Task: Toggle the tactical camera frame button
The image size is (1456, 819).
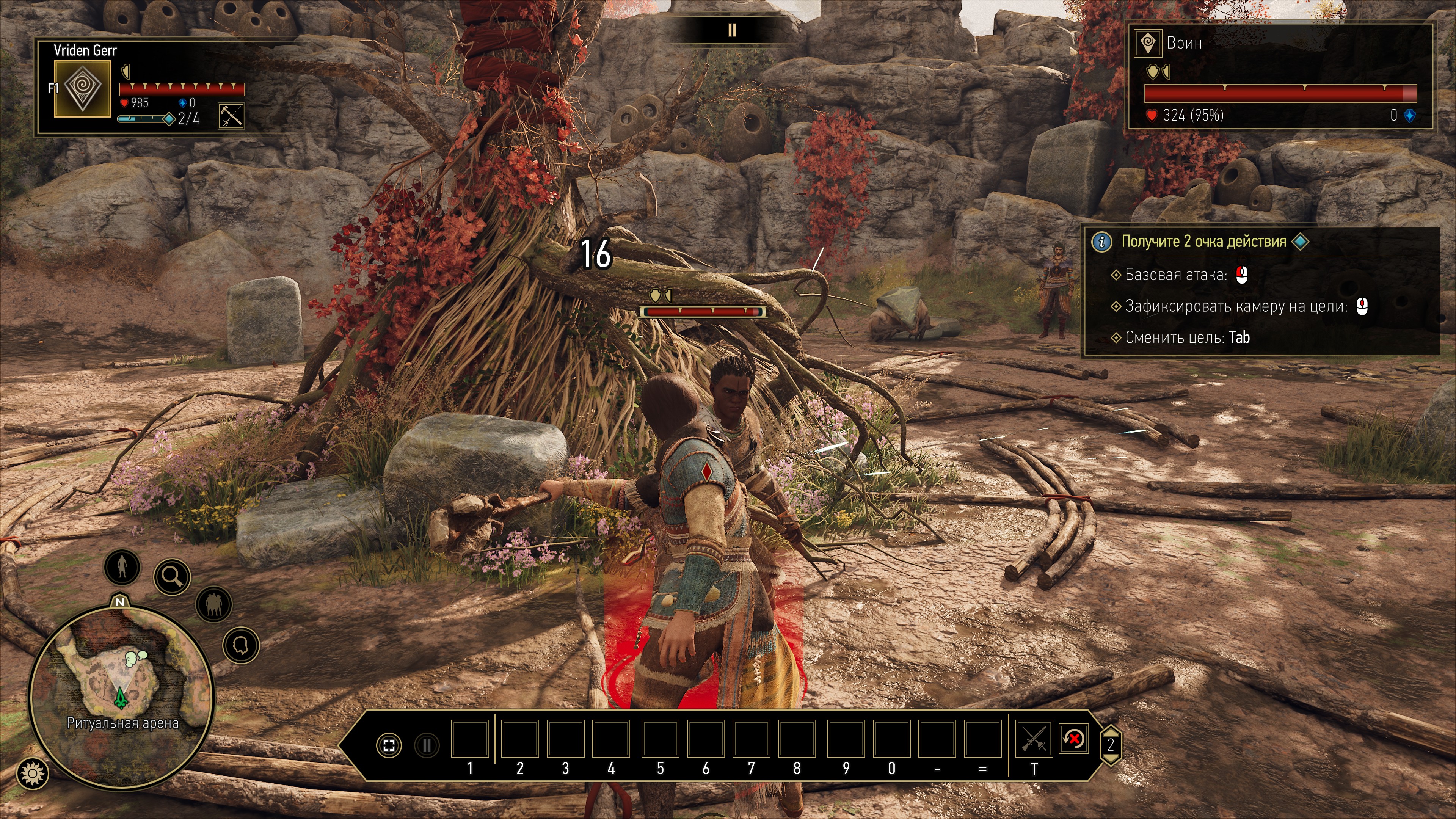Action: click(389, 745)
